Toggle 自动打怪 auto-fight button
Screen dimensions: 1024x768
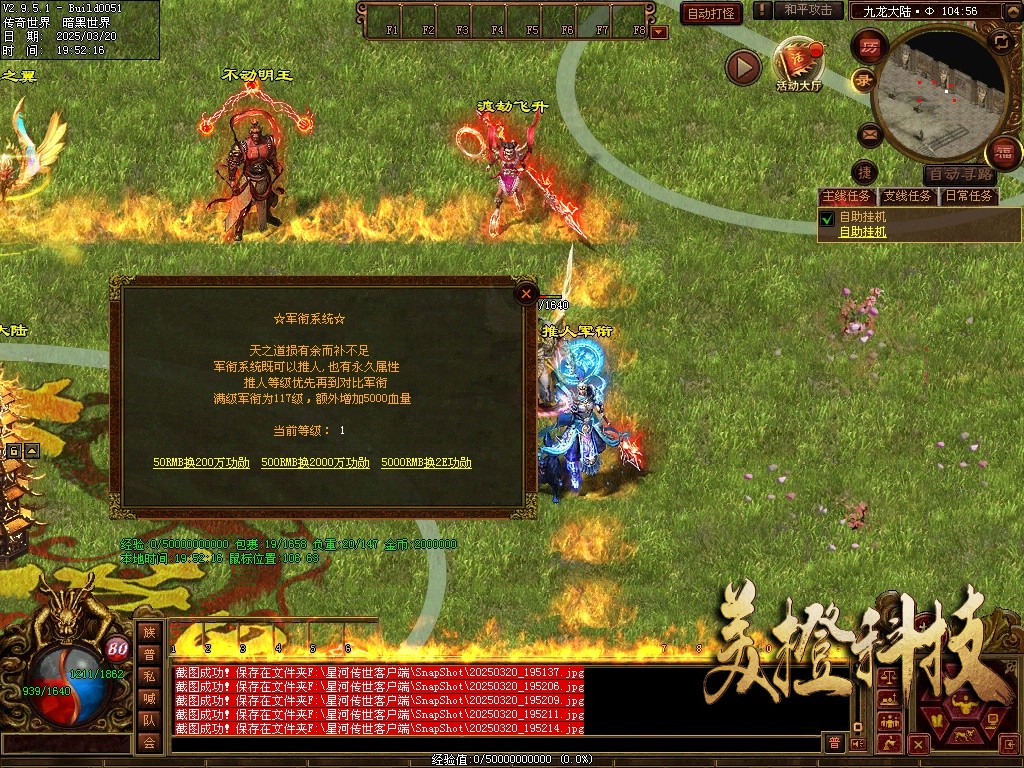click(x=711, y=13)
